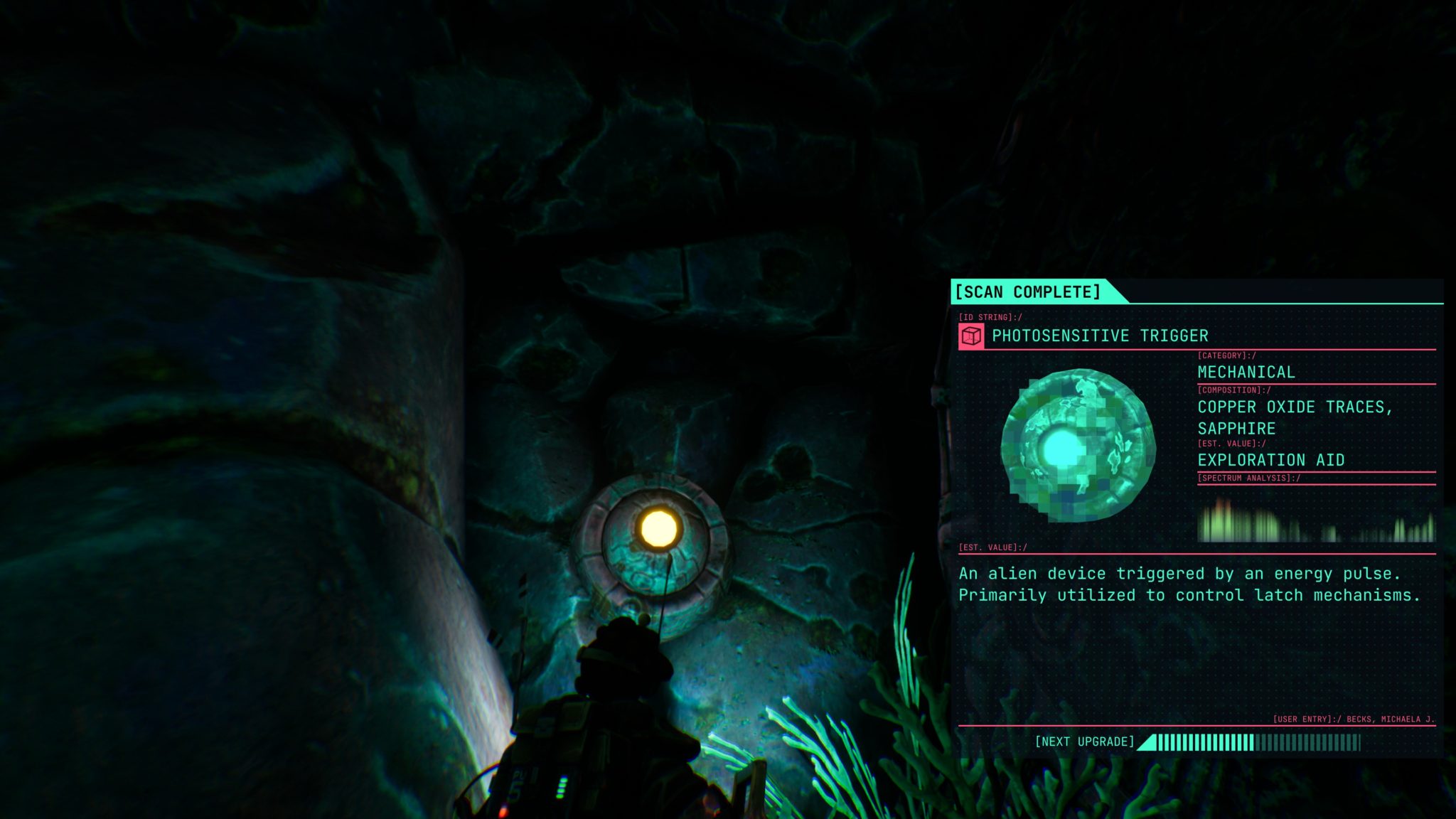Select the CATEGORY section label
The image size is (1456, 819).
(1225, 354)
